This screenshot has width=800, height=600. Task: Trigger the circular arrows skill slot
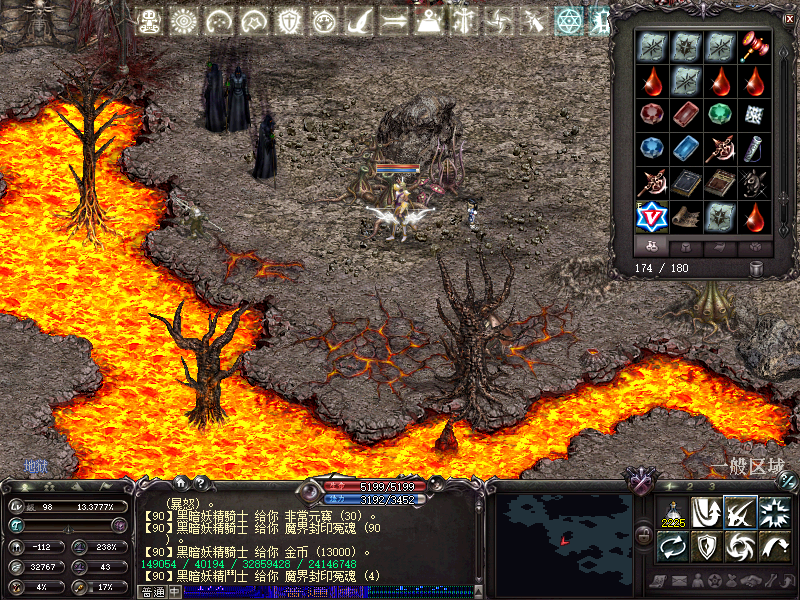click(673, 547)
